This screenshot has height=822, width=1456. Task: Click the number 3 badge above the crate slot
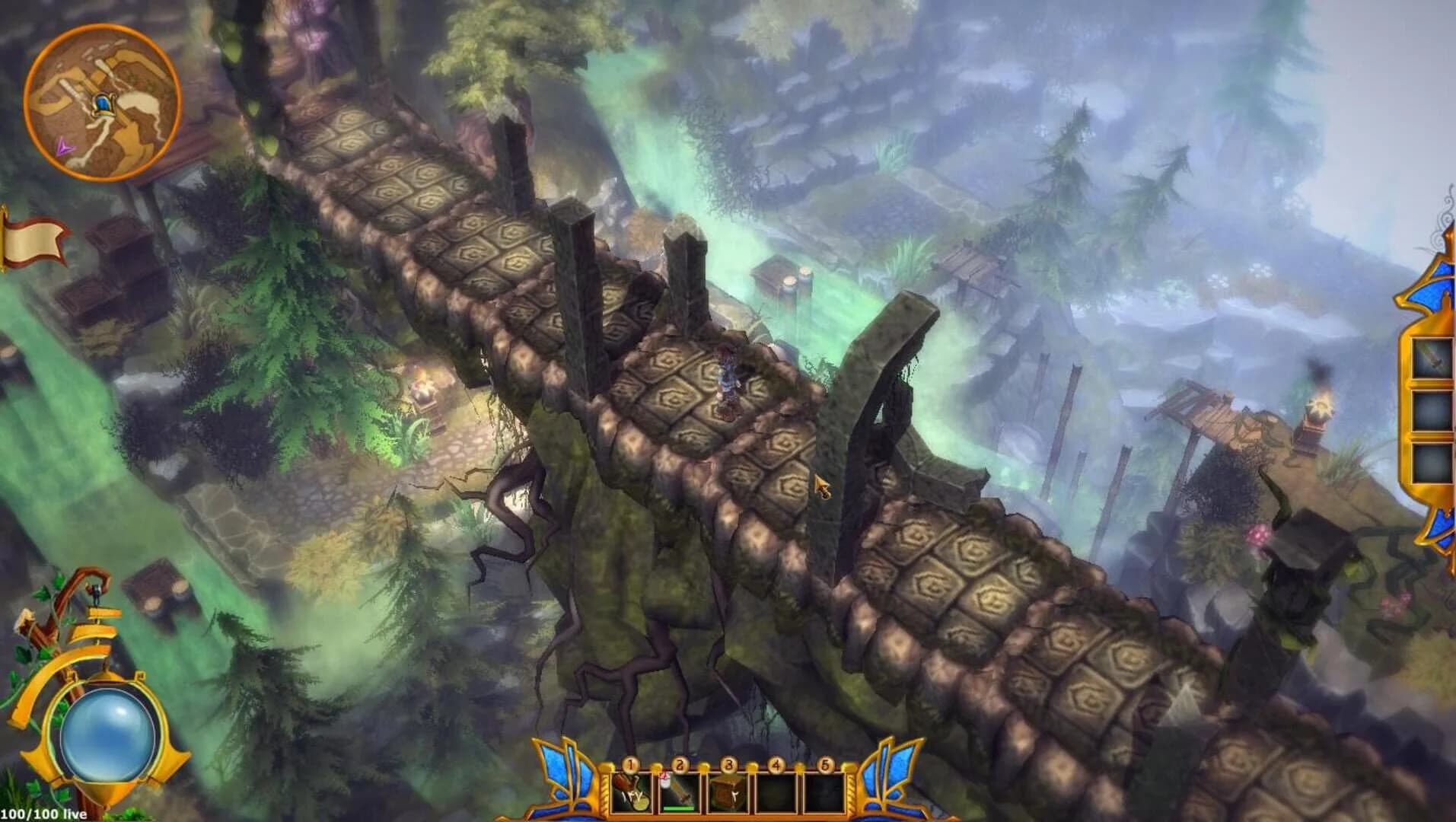[728, 763]
